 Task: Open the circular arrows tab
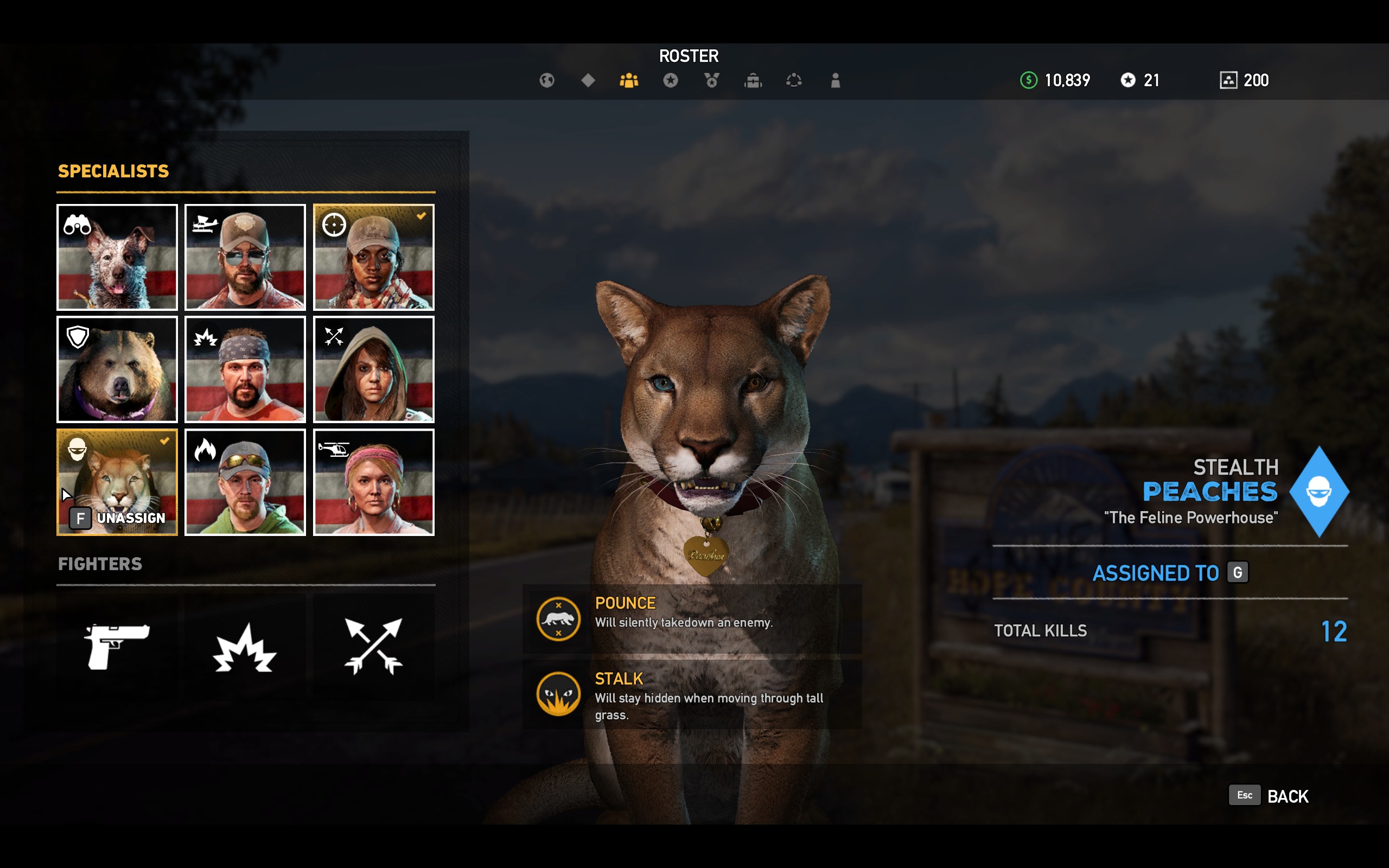click(x=794, y=80)
